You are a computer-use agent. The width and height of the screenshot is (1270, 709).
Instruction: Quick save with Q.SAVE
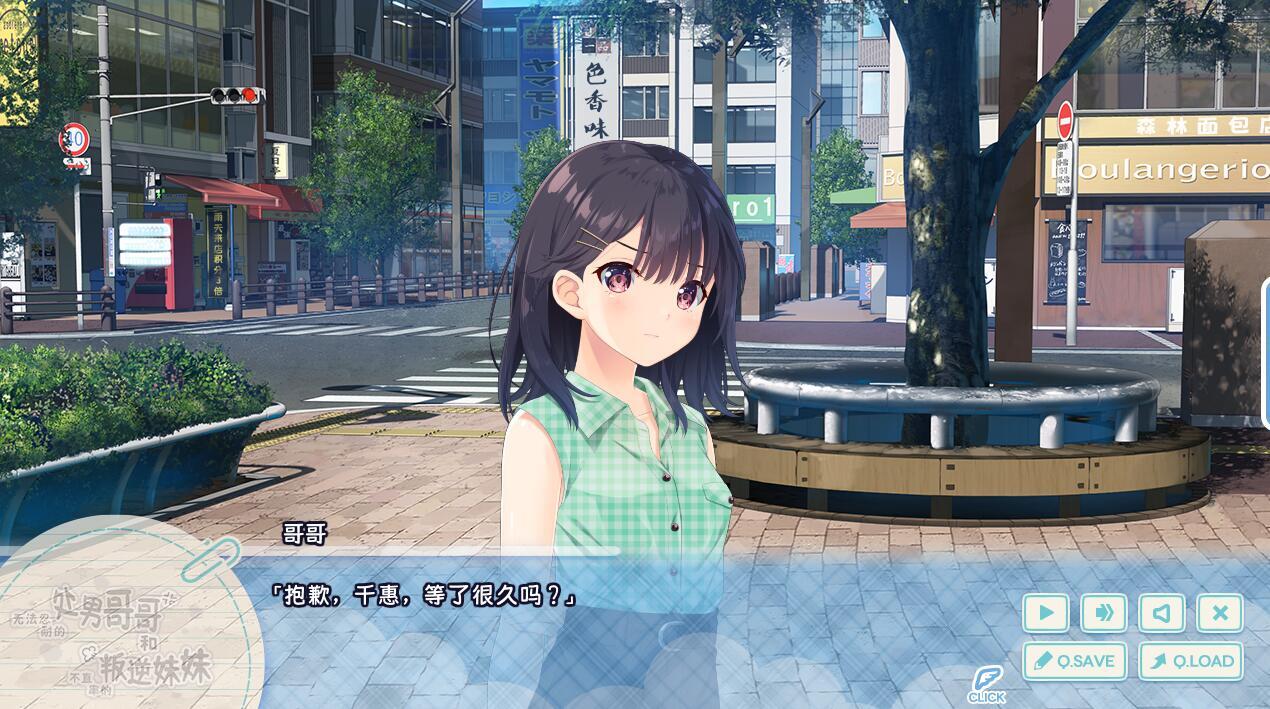tap(1075, 661)
